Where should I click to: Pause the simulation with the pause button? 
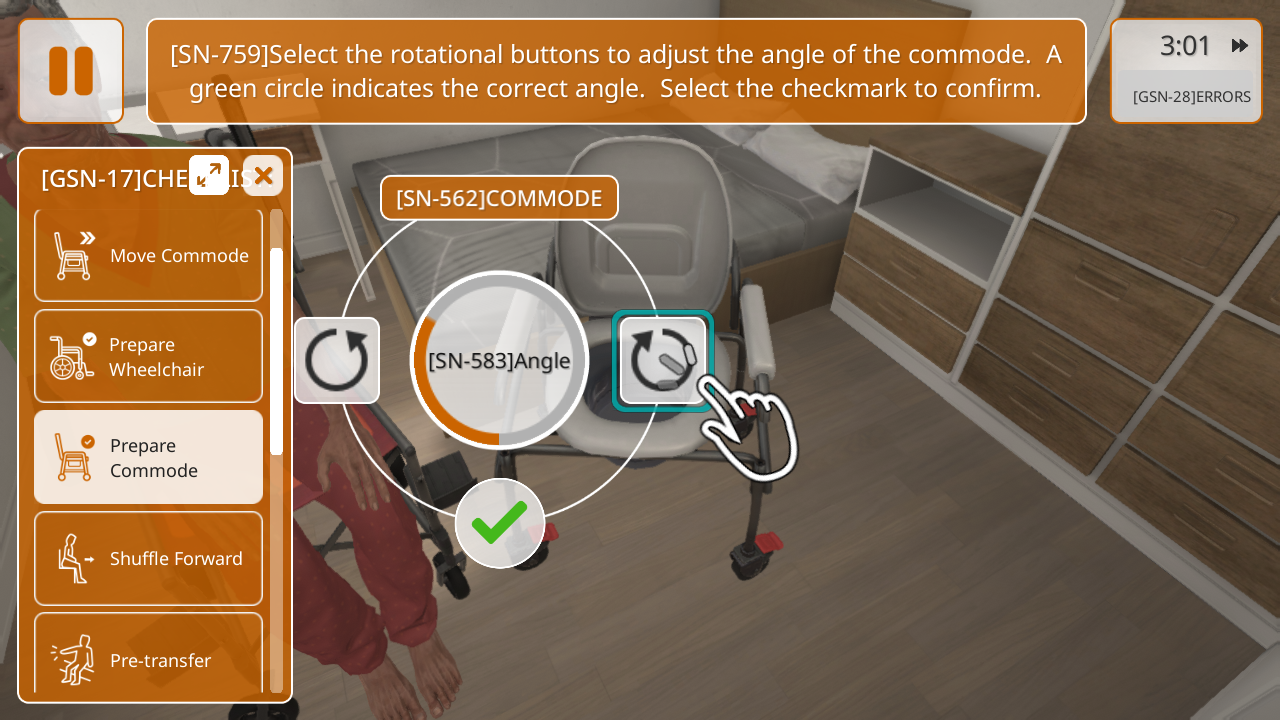click(x=71, y=71)
